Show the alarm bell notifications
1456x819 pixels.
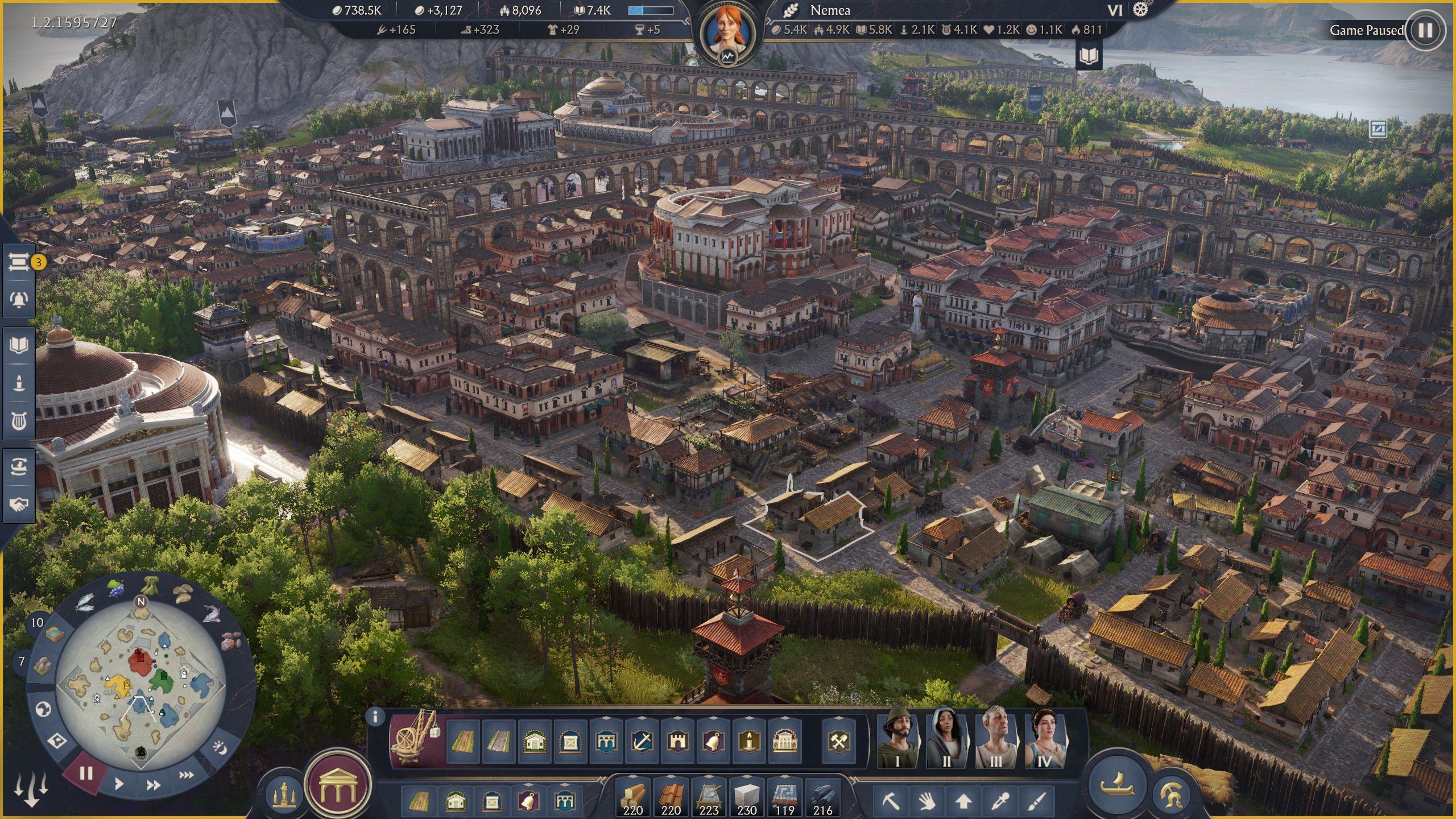click(x=18, y=299)
